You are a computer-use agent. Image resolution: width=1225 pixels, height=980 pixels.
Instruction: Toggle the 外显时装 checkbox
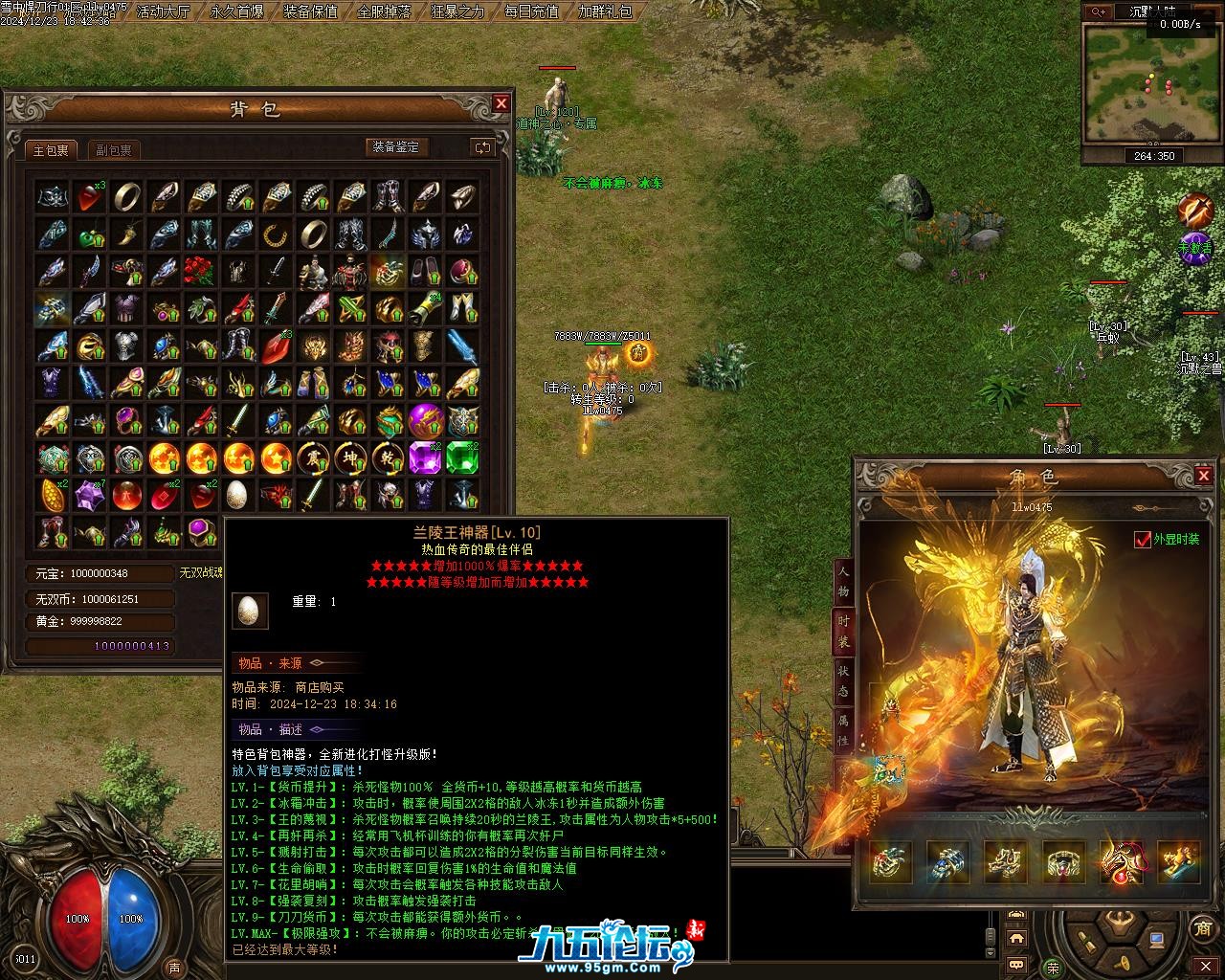tap(1142, 540)
